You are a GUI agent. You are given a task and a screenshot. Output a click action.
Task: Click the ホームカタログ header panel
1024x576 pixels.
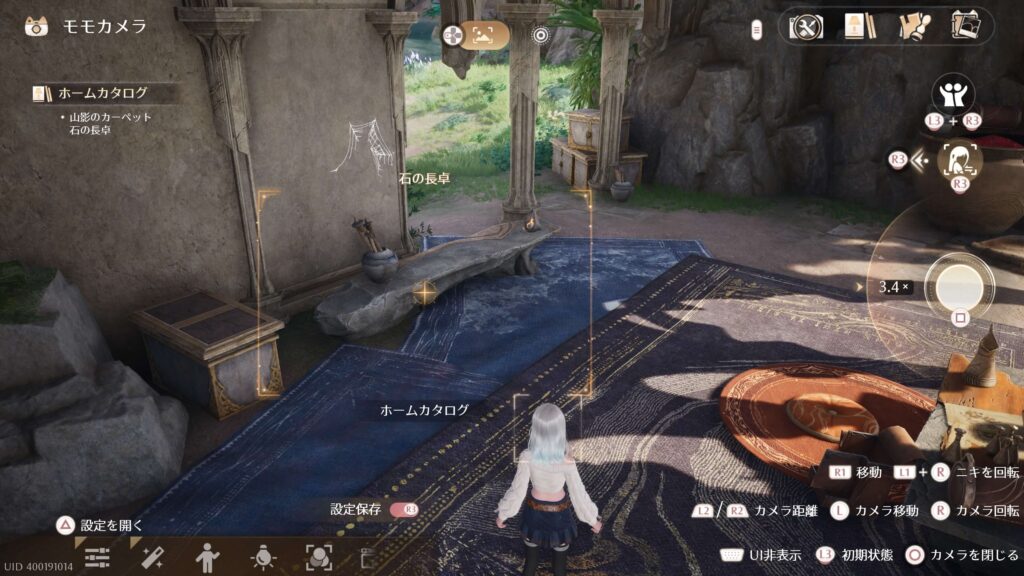(x=105, y=93)
